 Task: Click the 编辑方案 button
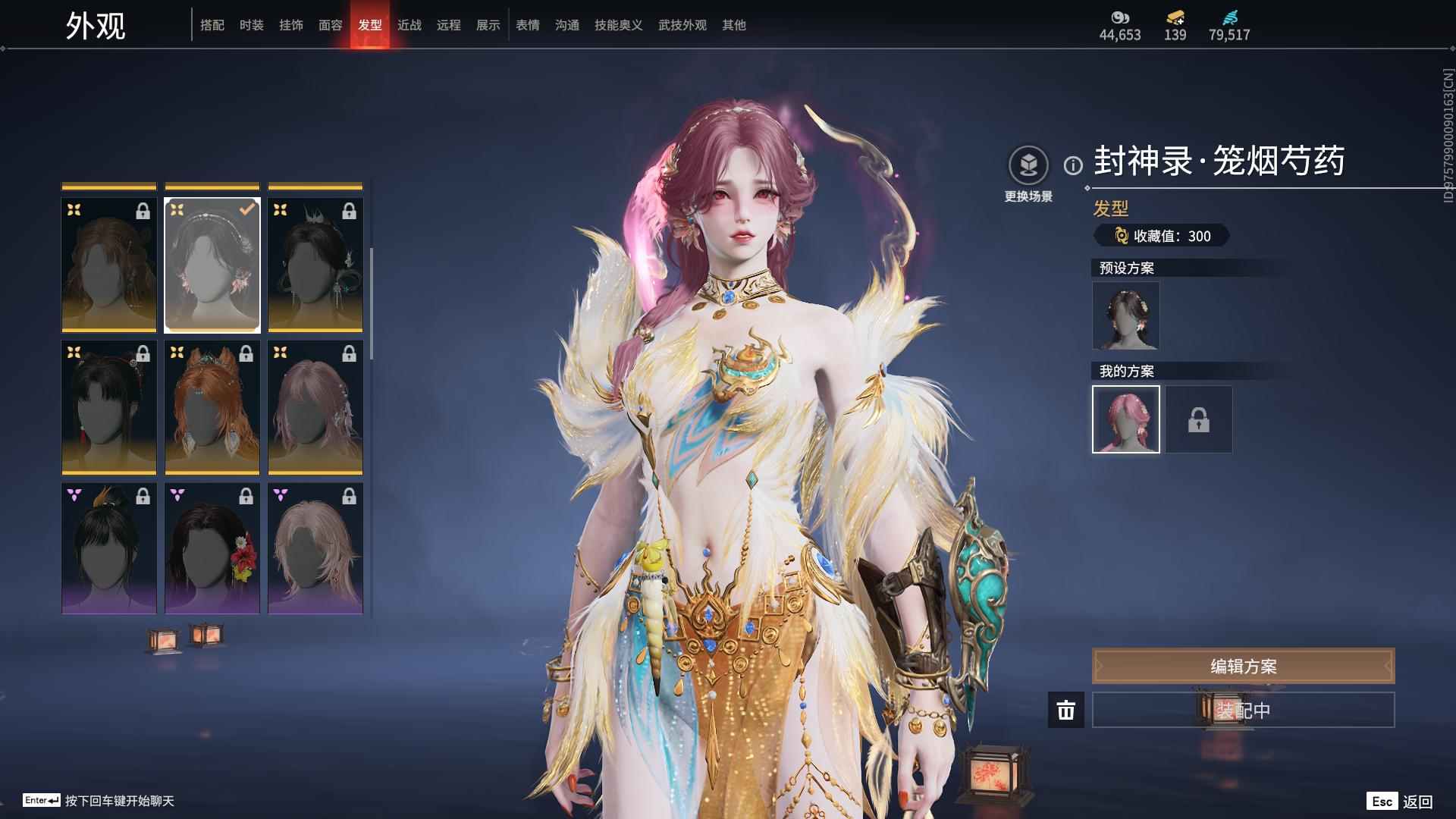tap(1242, 666)
